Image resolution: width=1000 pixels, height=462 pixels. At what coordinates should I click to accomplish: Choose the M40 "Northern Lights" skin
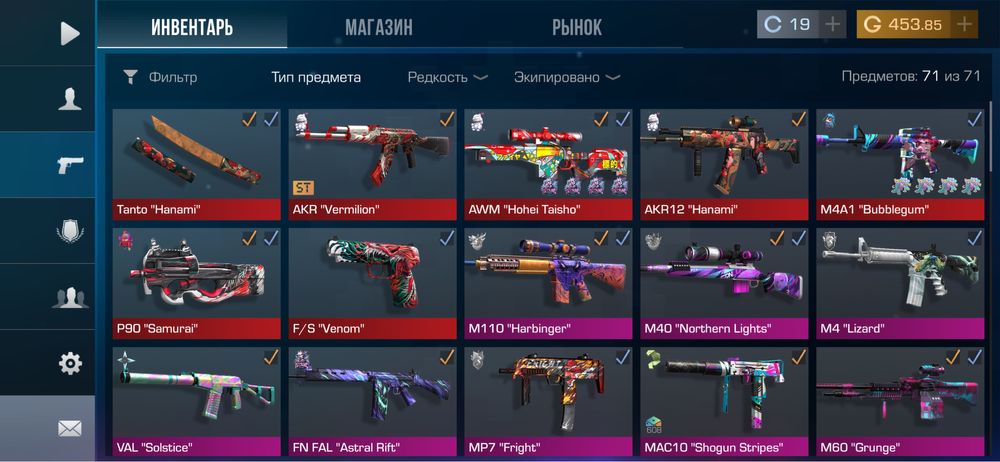723,282
